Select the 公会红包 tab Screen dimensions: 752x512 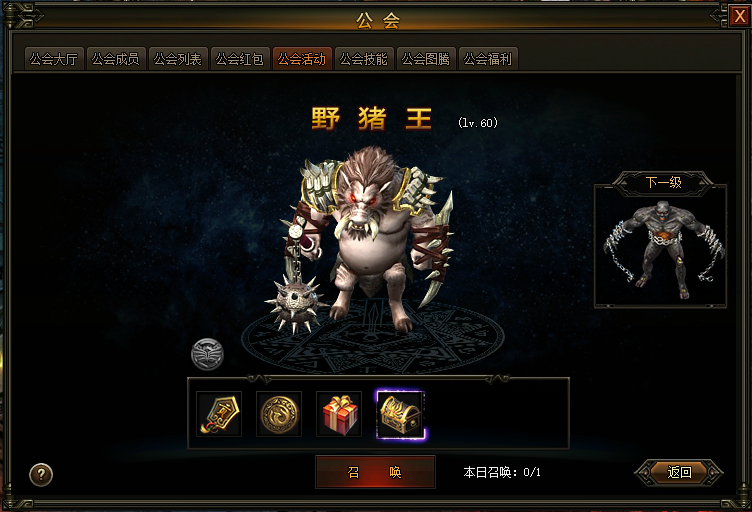(240, 59)
